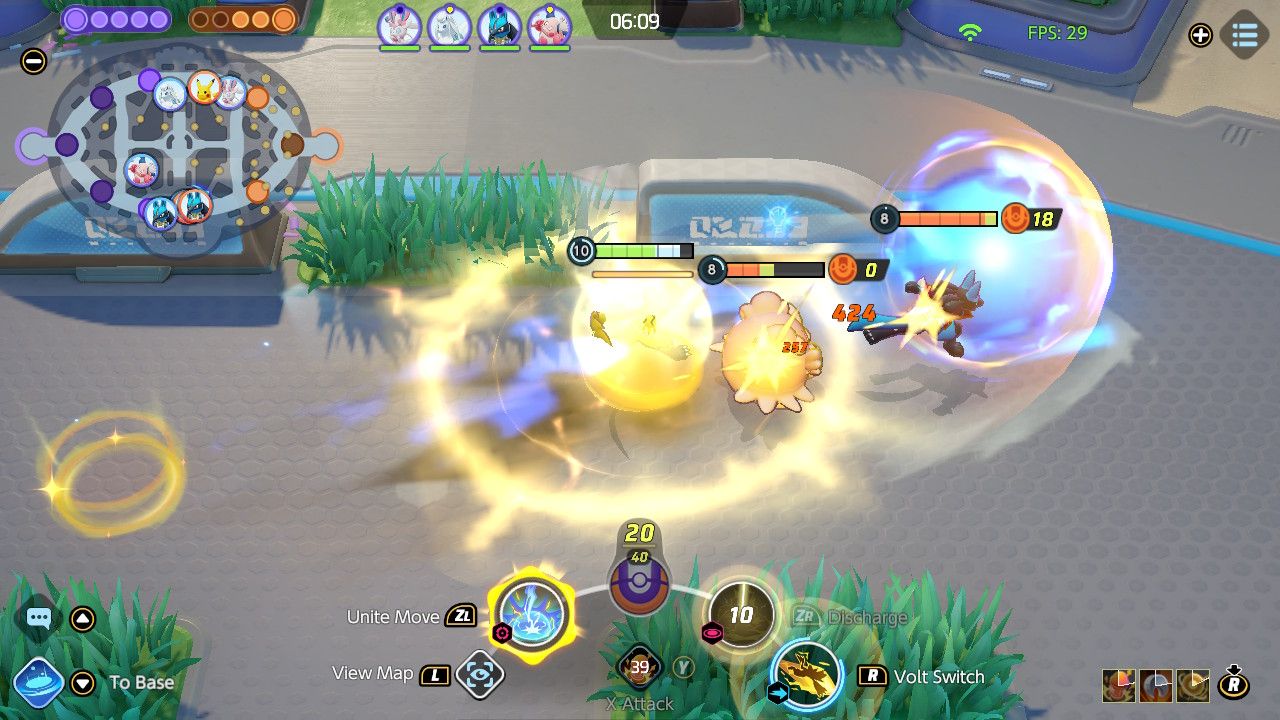Activate the Unite Move ability
This screenshot has width=1280, height=720.
click(x=532, y=613)
